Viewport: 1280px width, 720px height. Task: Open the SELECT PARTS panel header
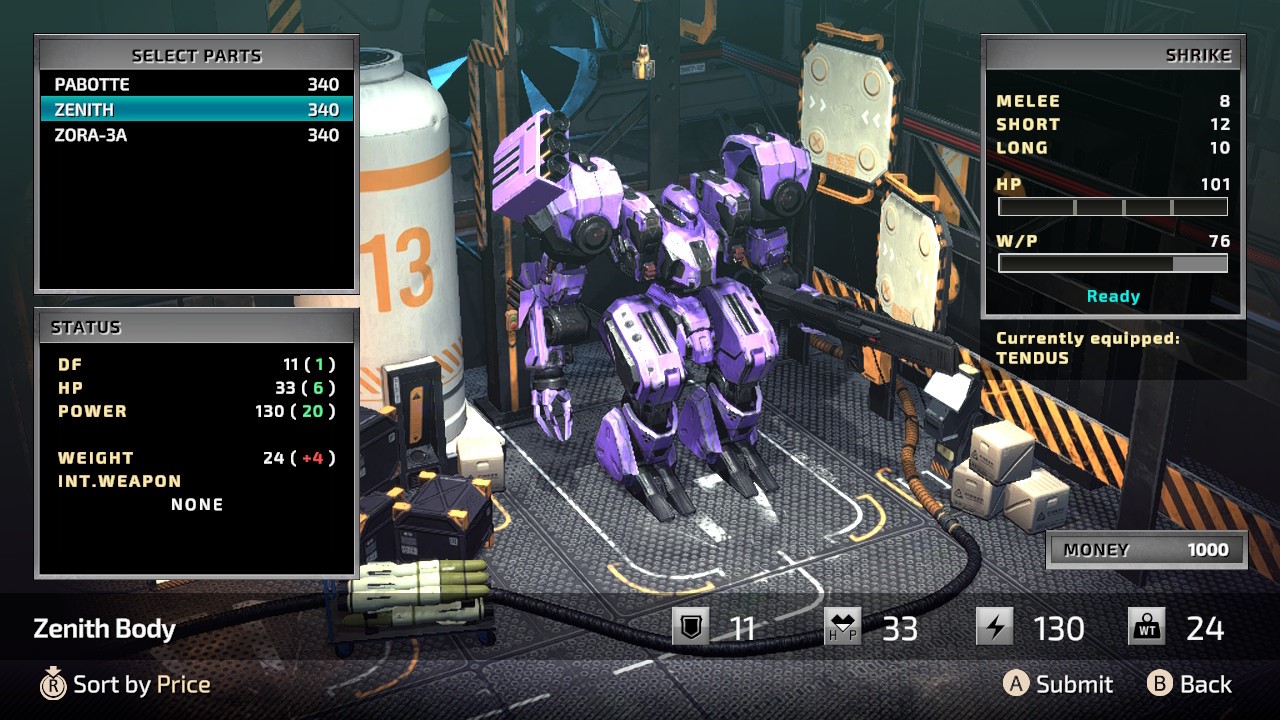coord(196,55)
